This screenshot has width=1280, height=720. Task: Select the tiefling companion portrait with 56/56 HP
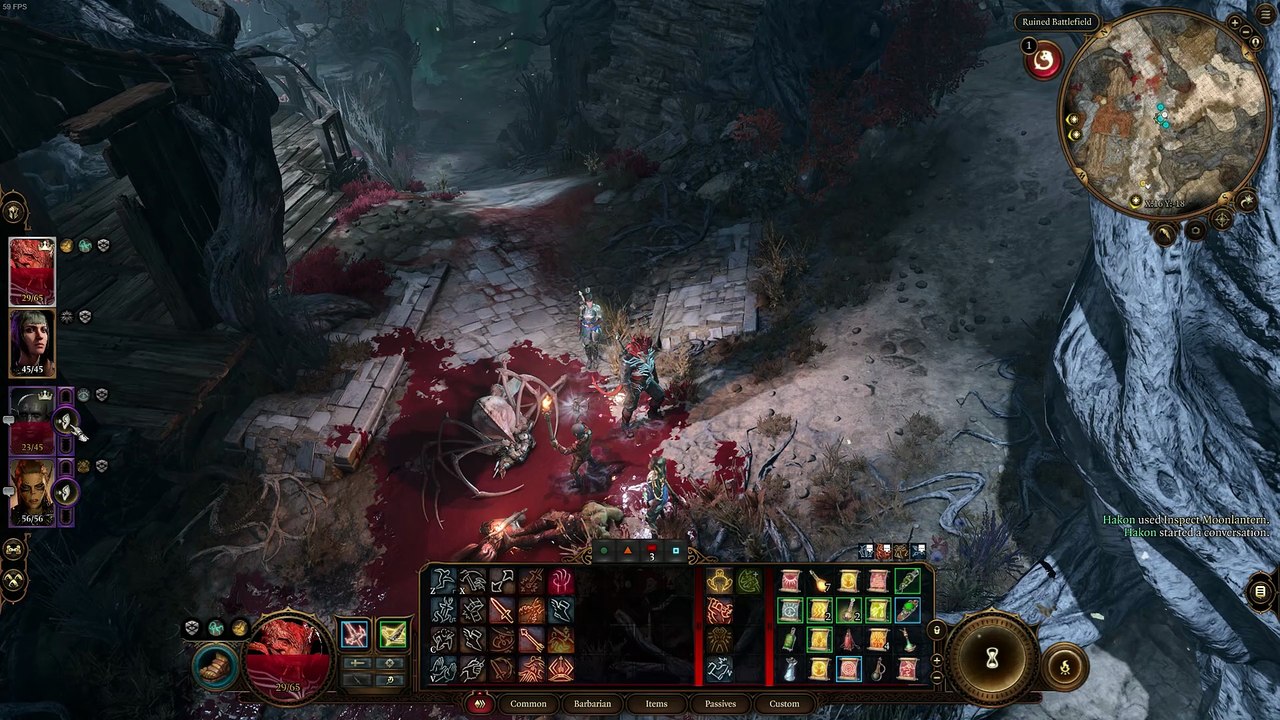tap(32, 491)
